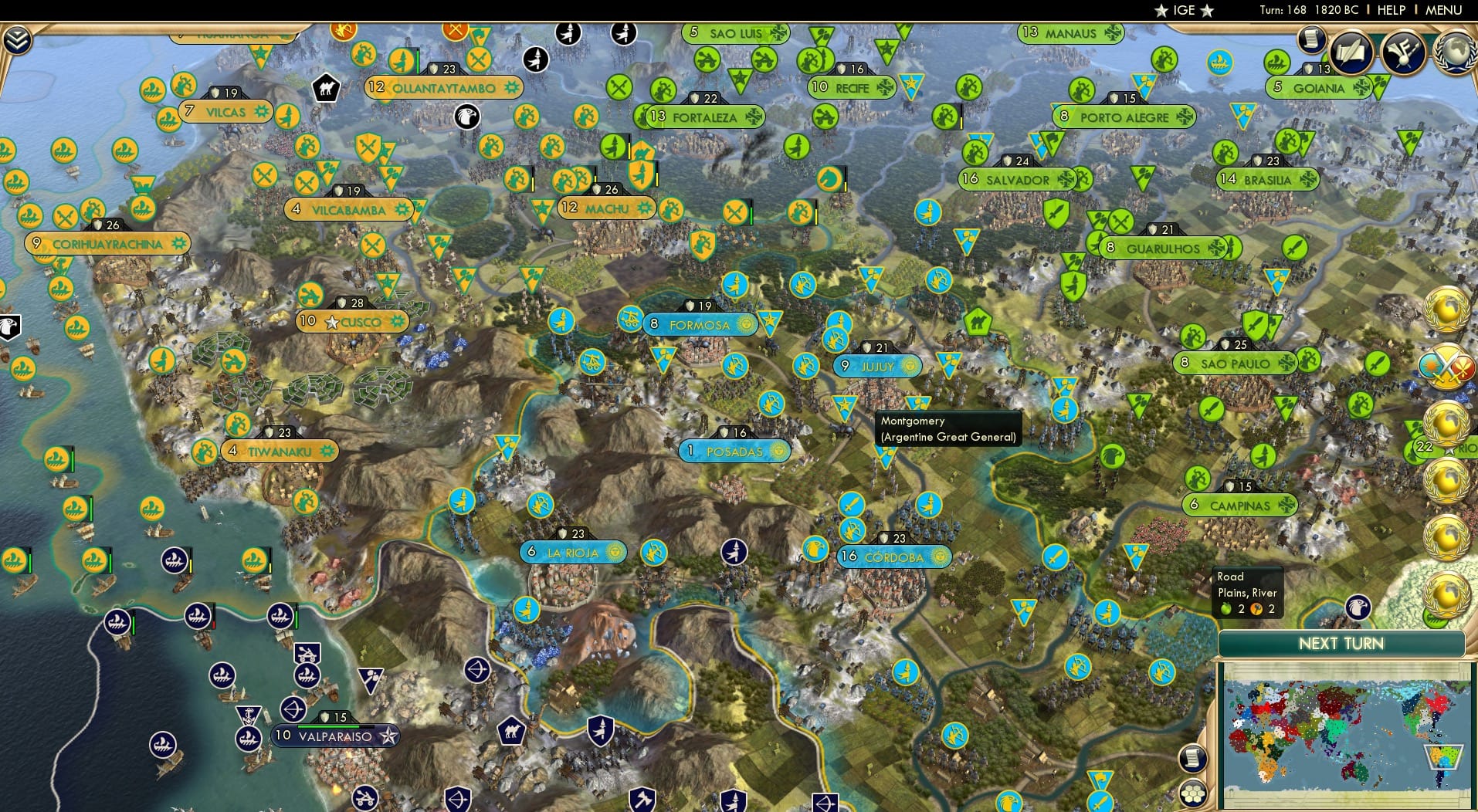
Task: Open the MENU
Action: (x=1445, y=10)
